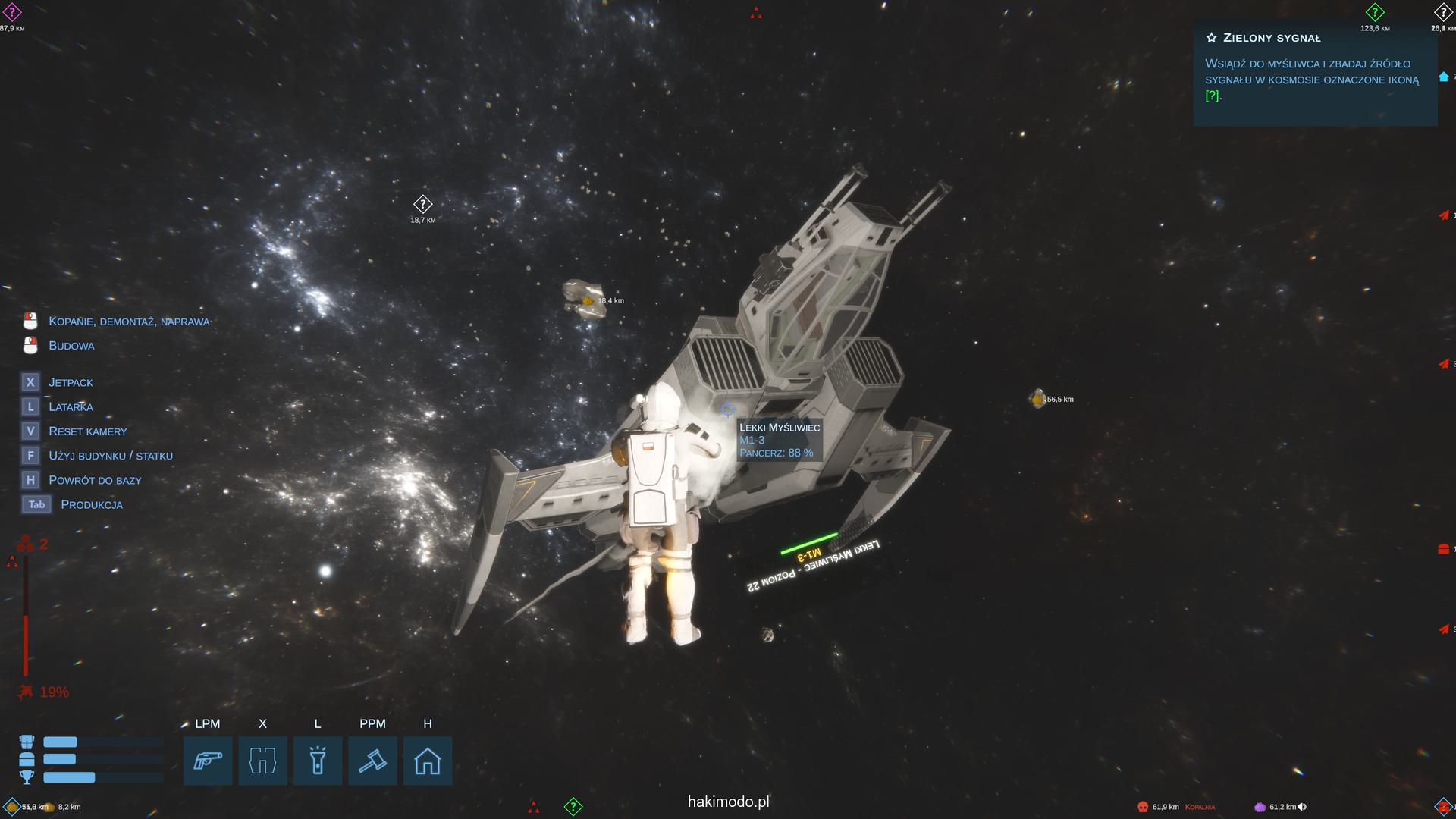Toggle the flashlight hotbar icon
The image size is (1456, 819).
click(318, 761)
